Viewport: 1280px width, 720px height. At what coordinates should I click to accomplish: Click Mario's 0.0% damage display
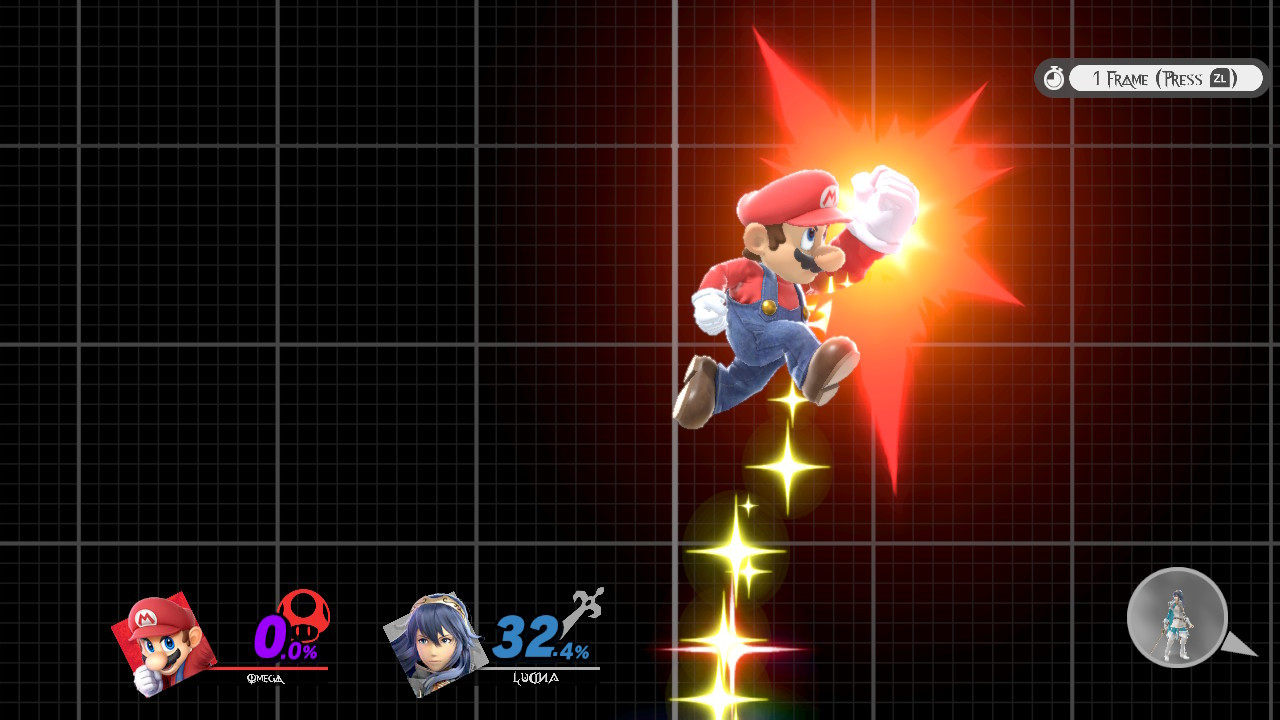(x=283, y=640)
